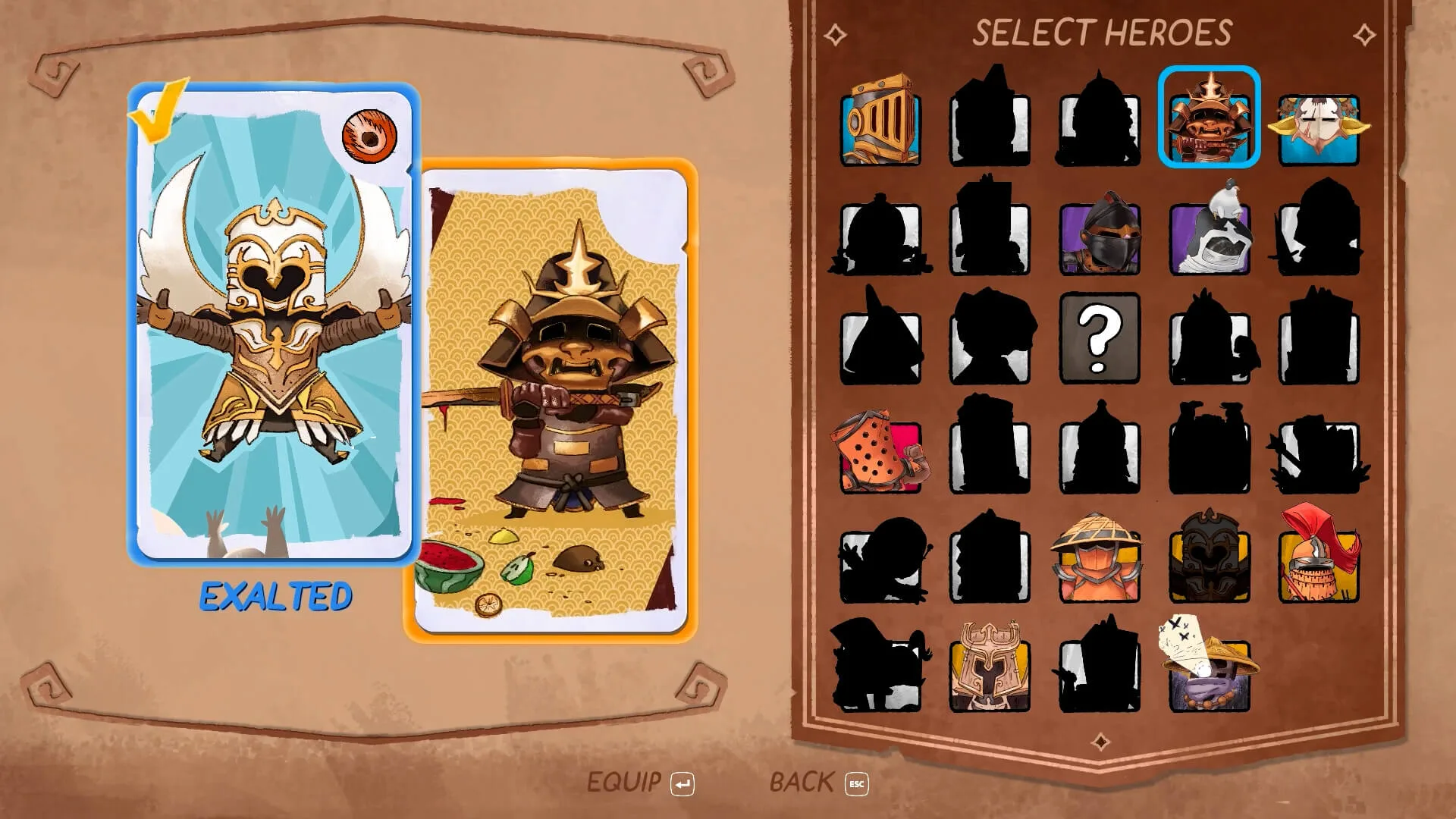The width and height of the screenshot is (1456, 819).
Task: Open the question mark mystery hero tile
Action: [x=1100, y=337]
